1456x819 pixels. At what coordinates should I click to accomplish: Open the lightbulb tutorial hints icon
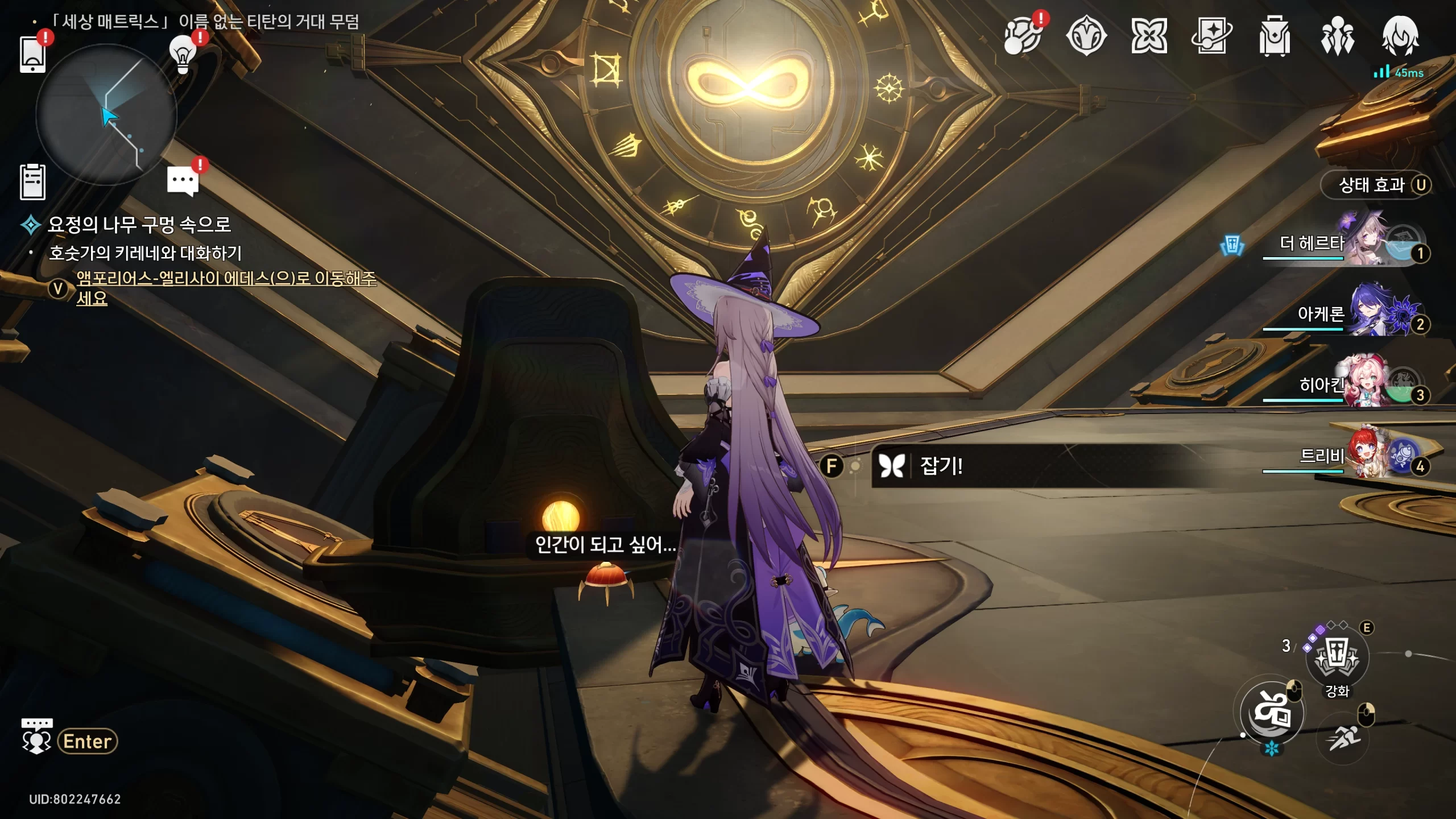183,55
